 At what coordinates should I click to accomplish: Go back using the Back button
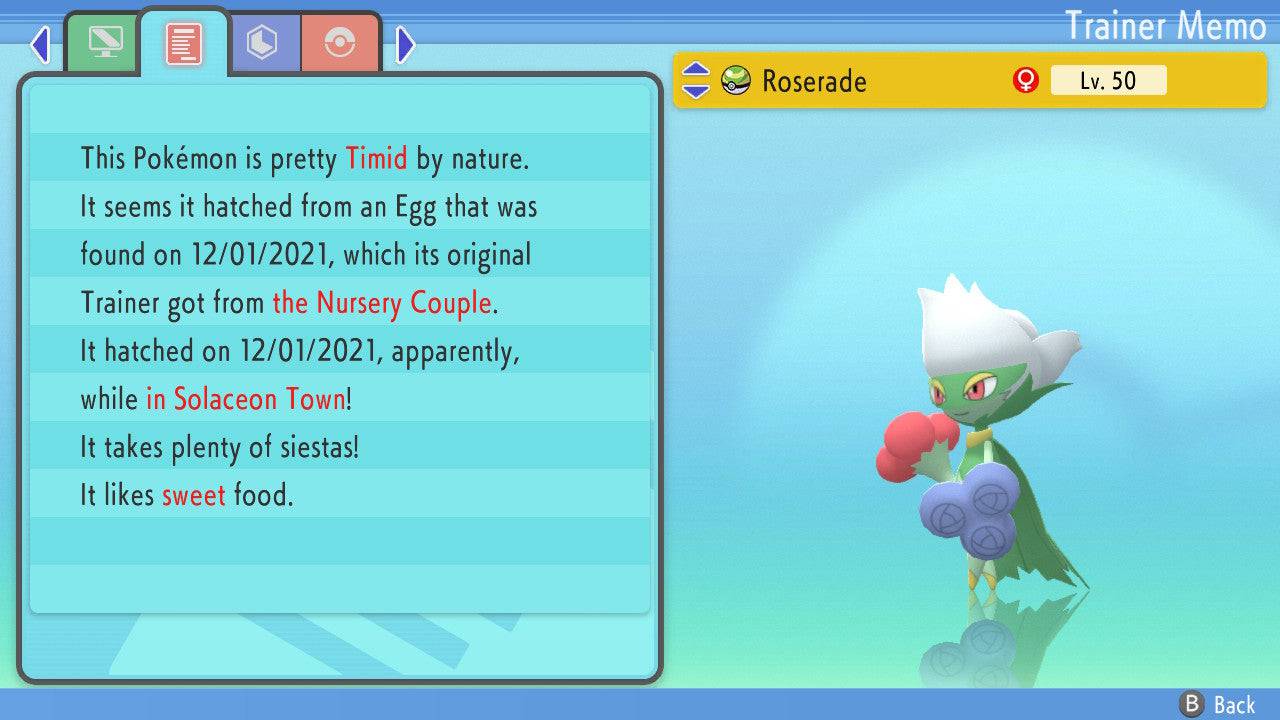coord(1218,705)
